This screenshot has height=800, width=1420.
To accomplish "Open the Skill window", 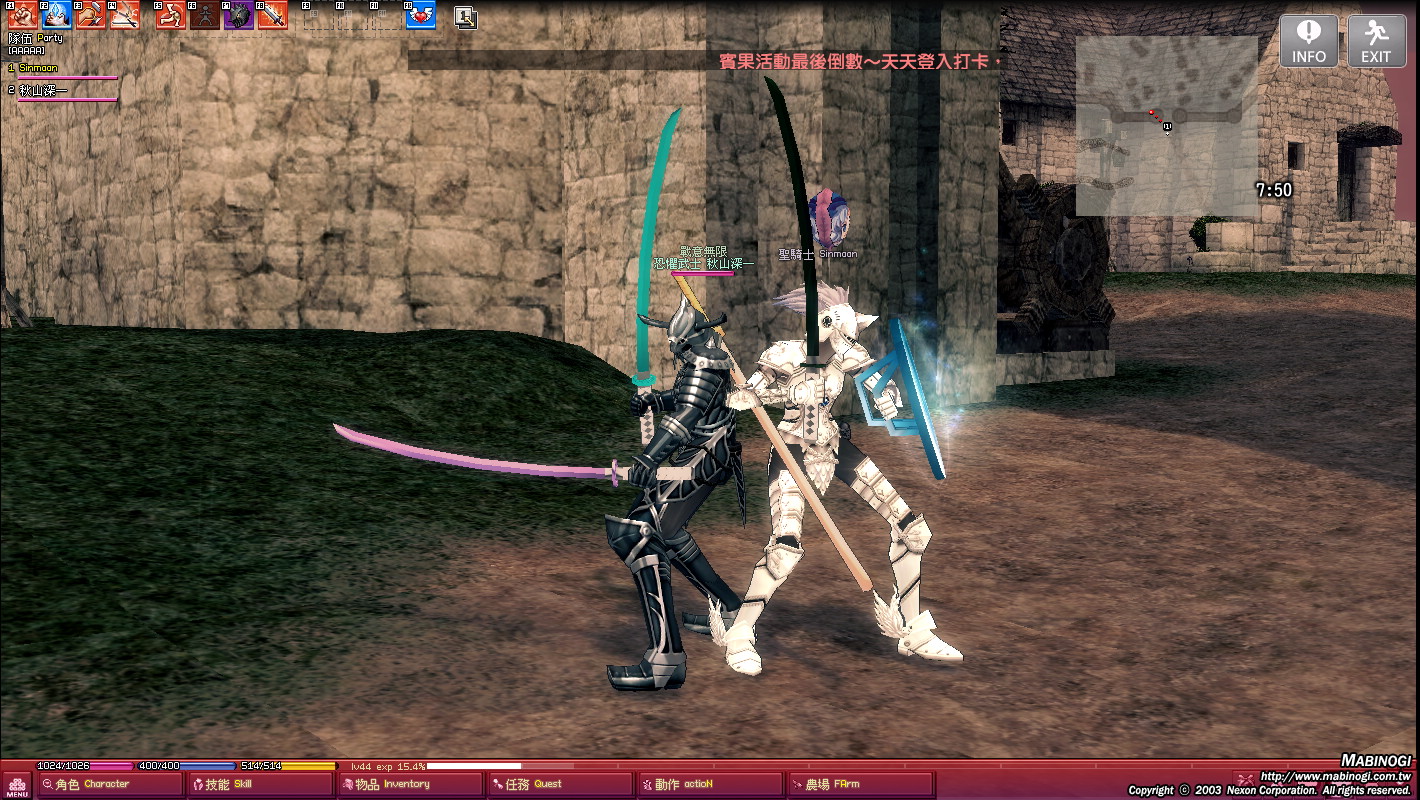I will pos(258,785).
